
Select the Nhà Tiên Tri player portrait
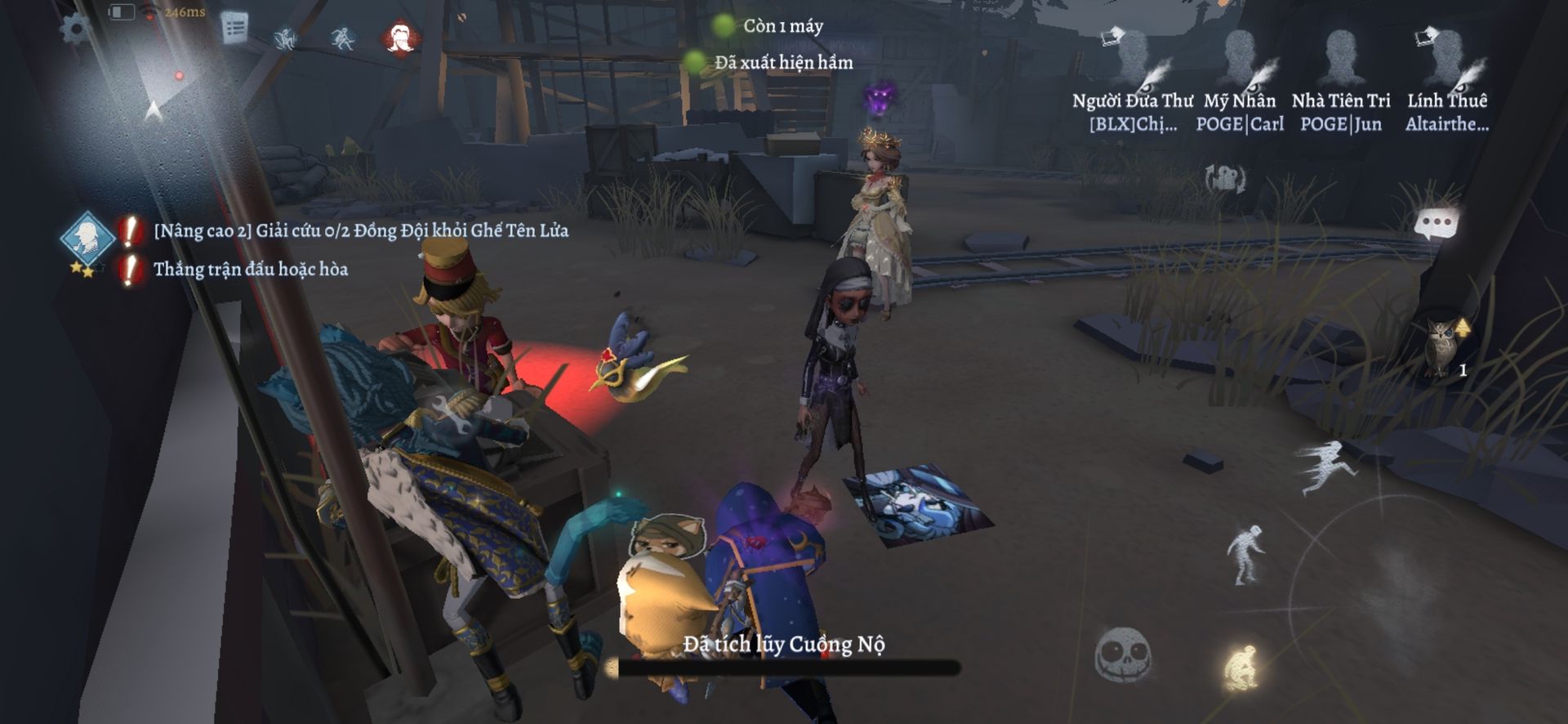[1341, 61]
